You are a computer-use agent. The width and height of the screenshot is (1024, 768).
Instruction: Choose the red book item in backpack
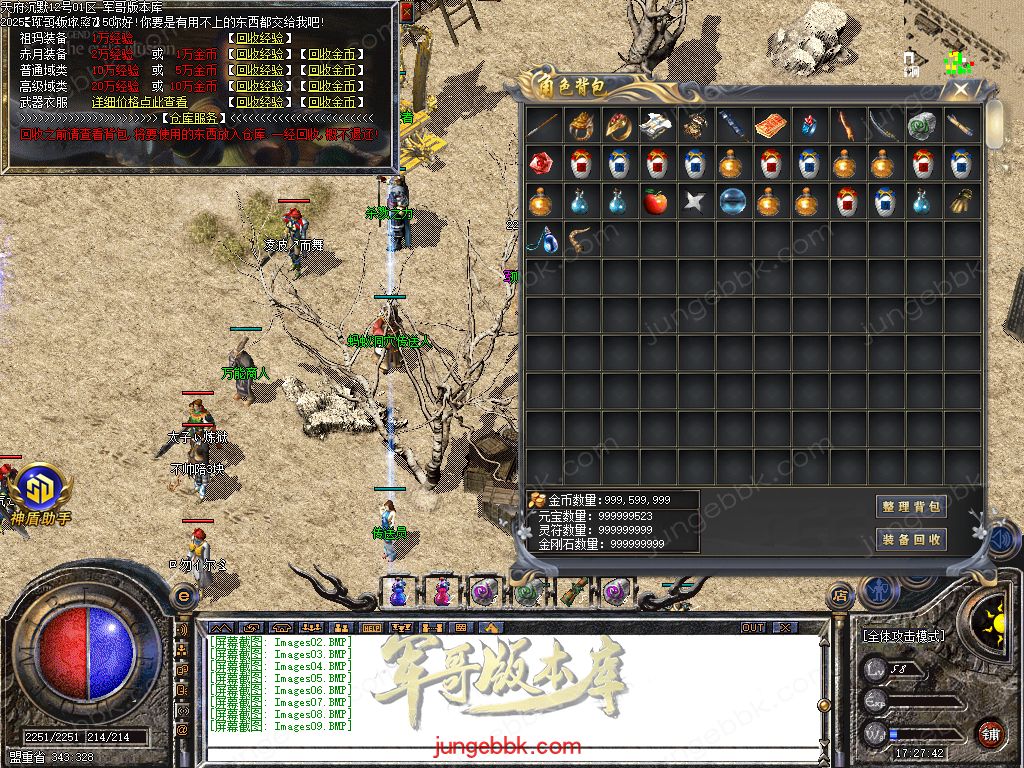click(x=770, y=126)
